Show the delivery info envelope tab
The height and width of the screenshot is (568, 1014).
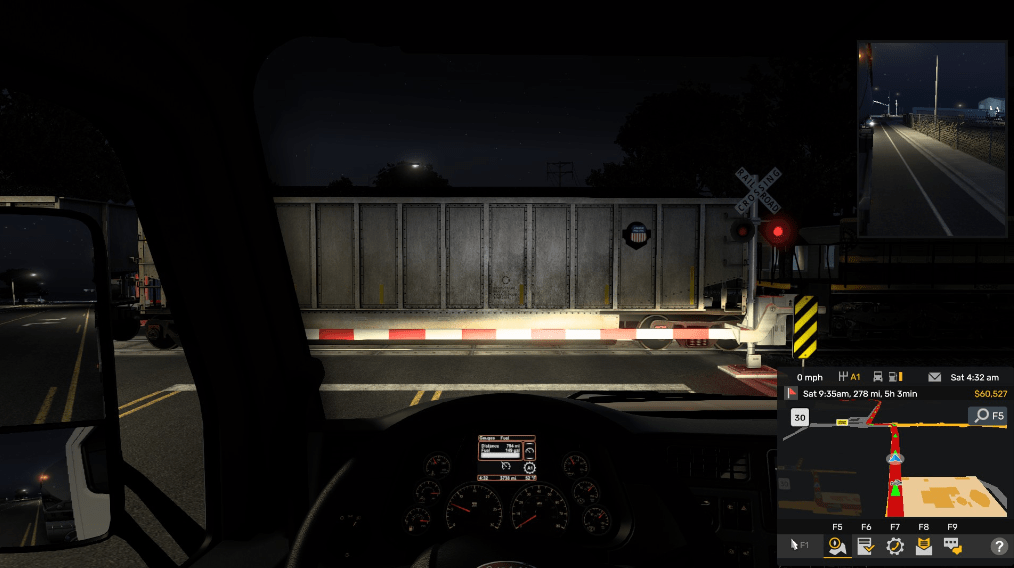click(924, 546)
